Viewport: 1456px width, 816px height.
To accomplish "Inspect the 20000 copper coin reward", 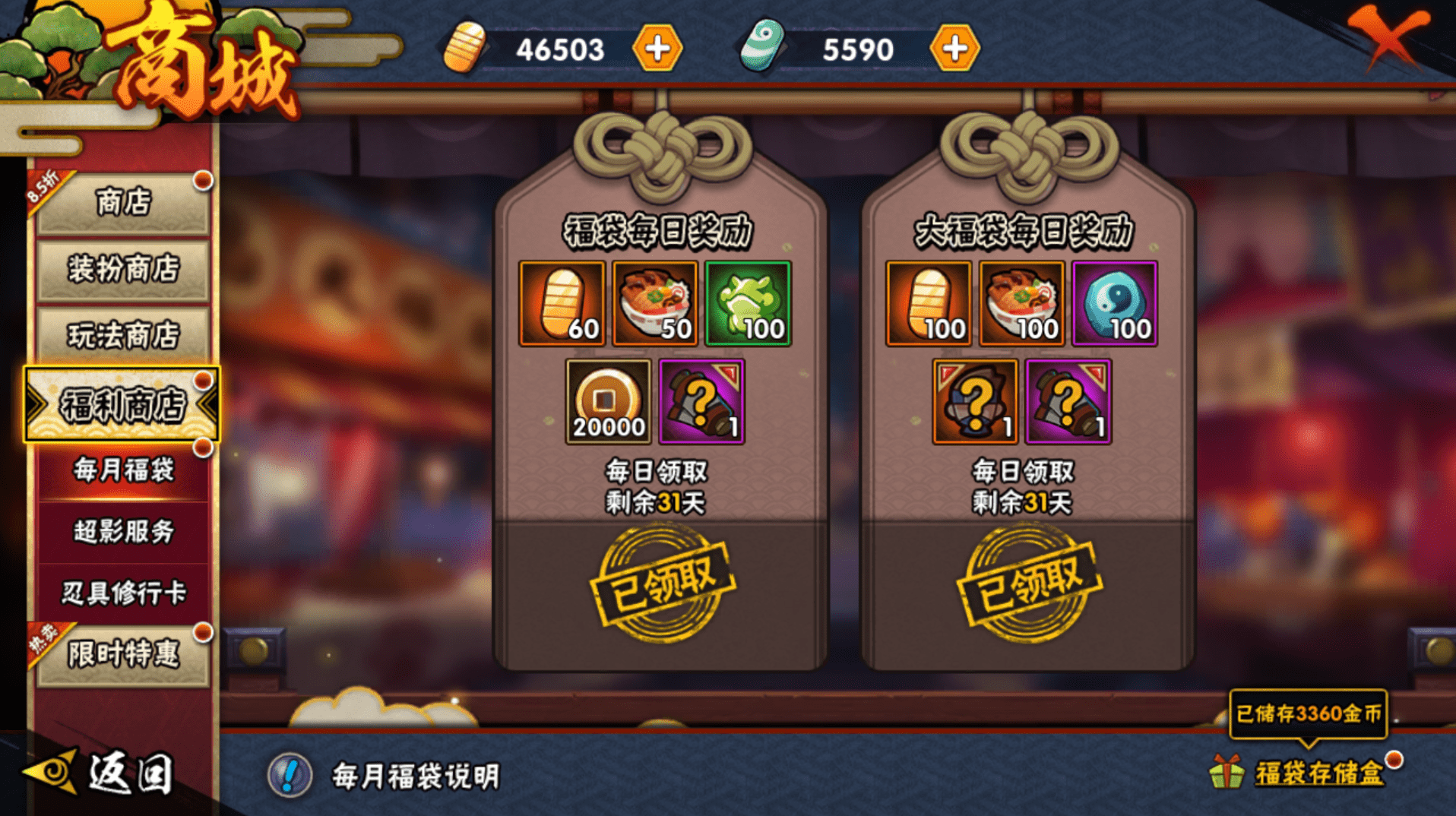I will pos(608,402).
